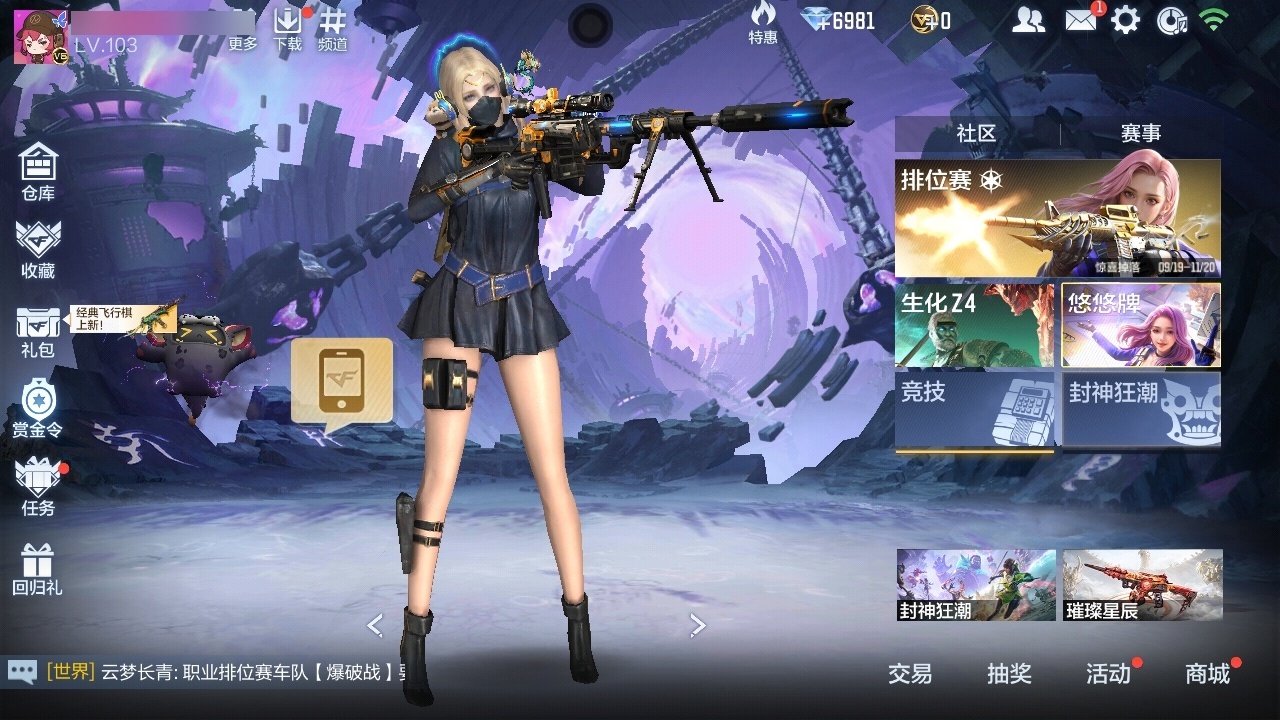Open the 收藏 collection menu
1280x720 pixels.
point(38,250)
